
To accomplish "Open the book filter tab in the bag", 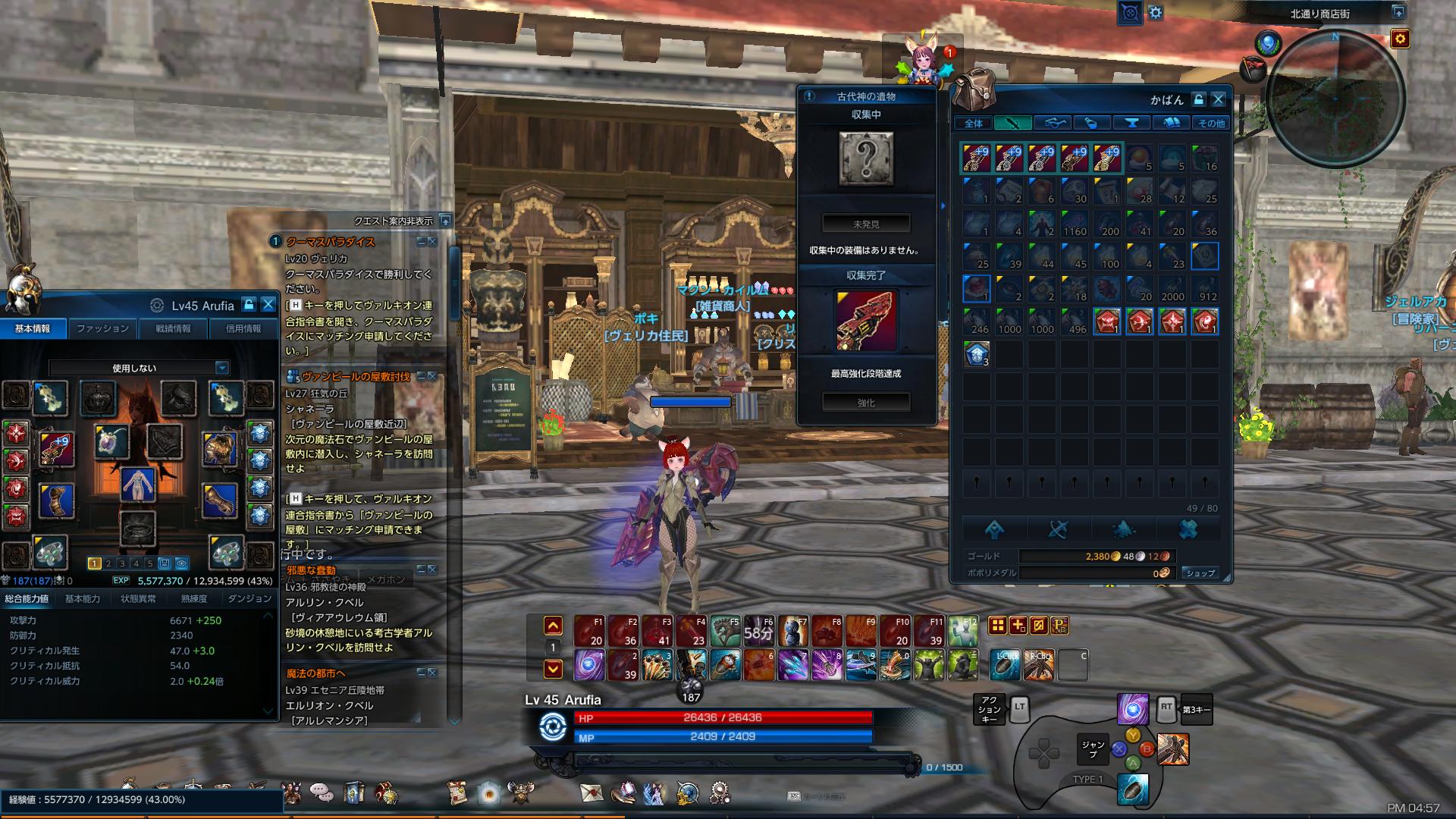I will click(1172, 122).
